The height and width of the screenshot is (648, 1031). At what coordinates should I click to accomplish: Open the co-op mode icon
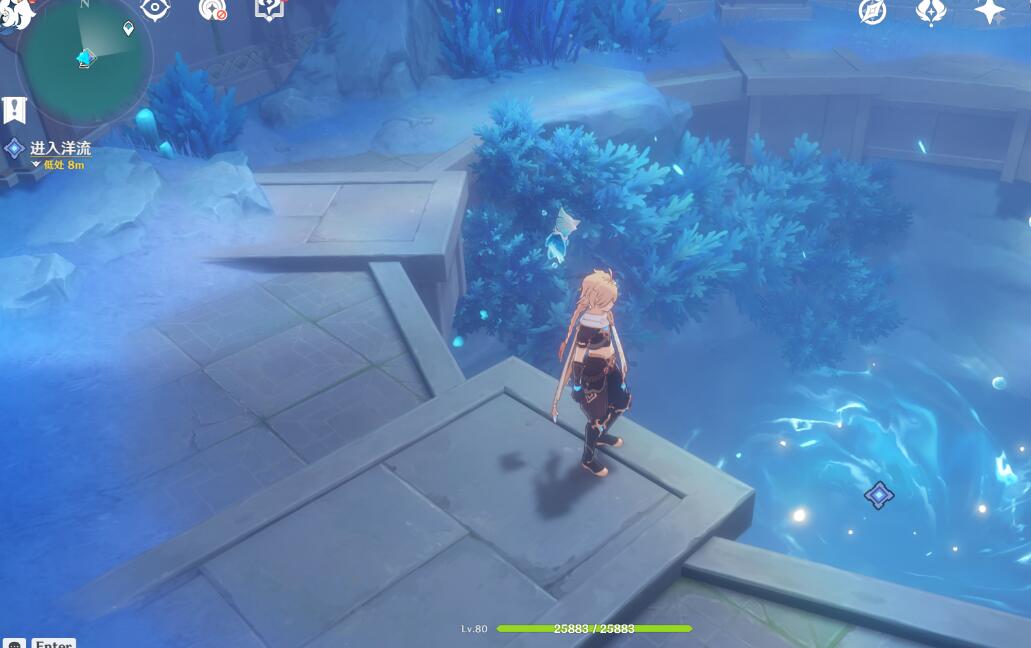tap(212, 9)
